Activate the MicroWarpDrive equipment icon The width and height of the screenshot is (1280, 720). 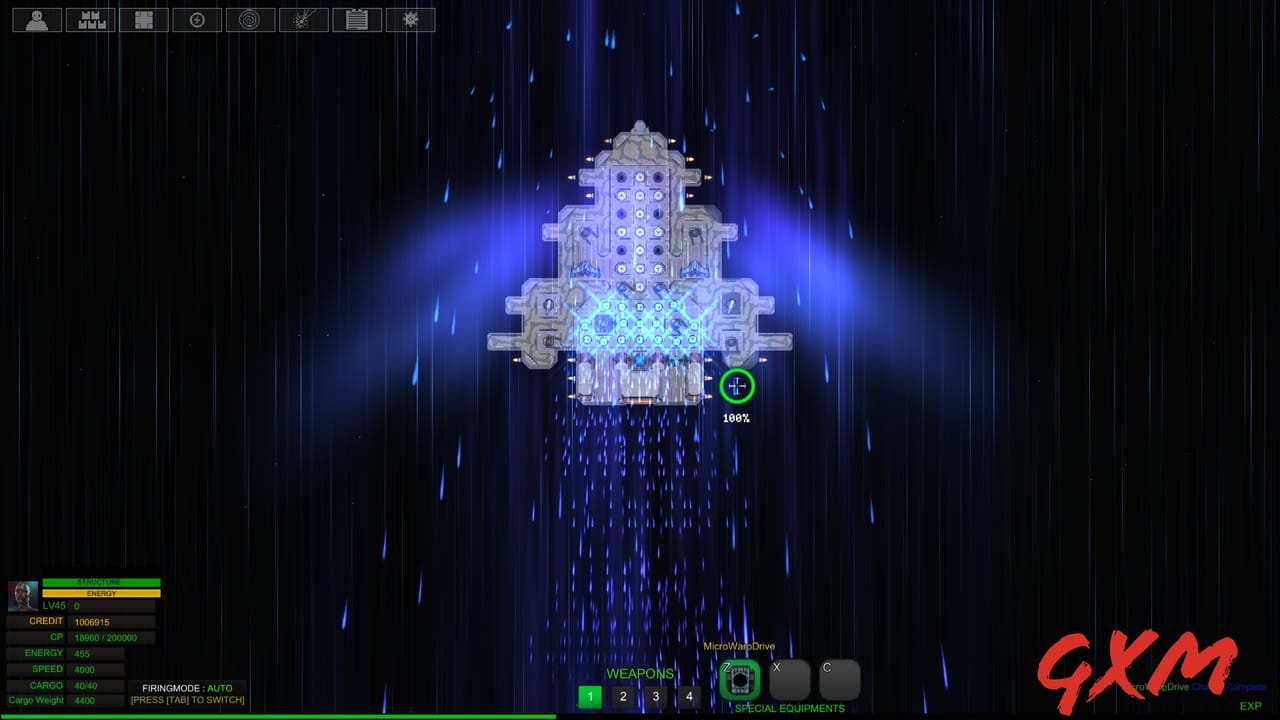point(739,679)
